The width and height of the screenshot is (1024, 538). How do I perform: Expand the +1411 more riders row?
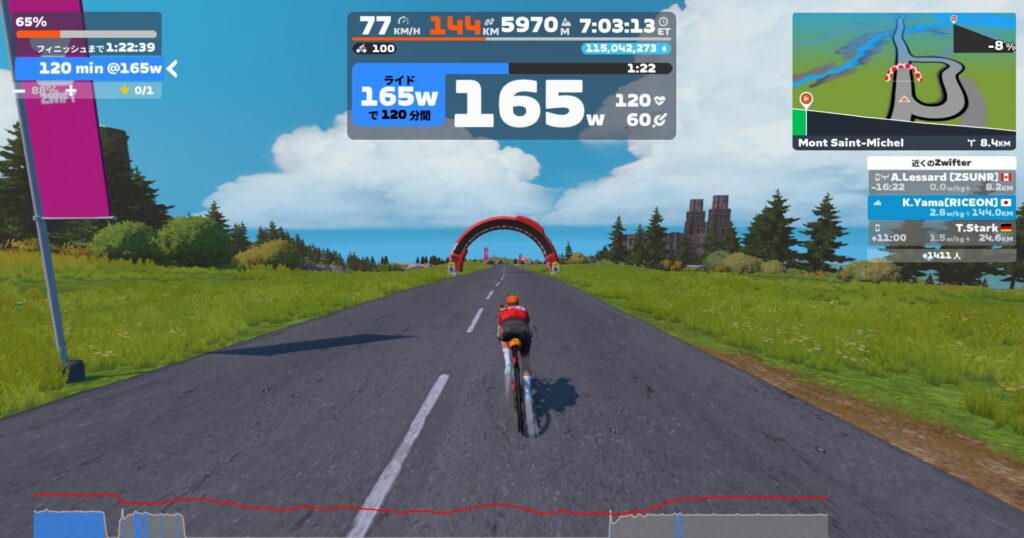coord(941,255)
